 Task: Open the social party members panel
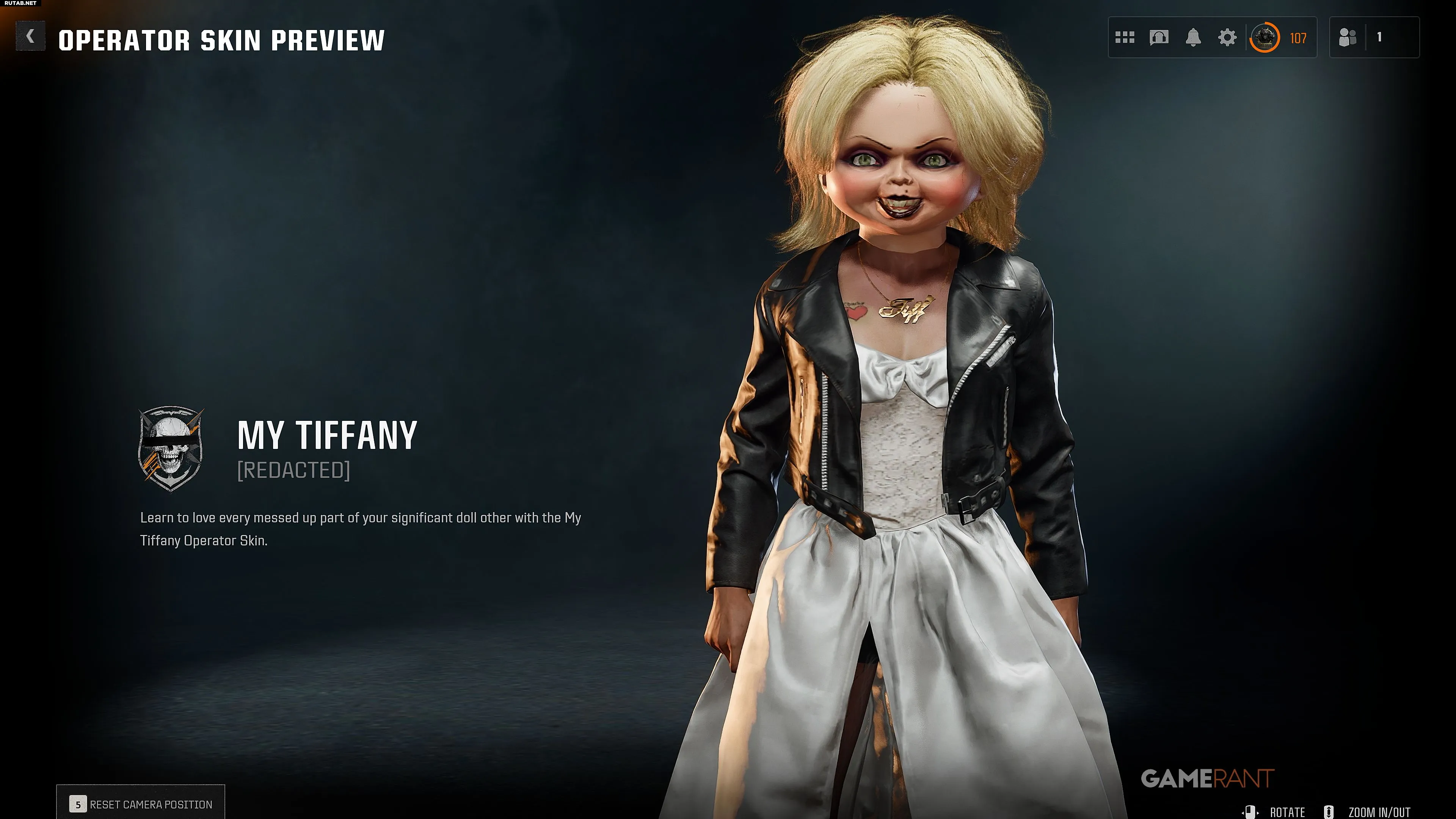[1348, 38]
